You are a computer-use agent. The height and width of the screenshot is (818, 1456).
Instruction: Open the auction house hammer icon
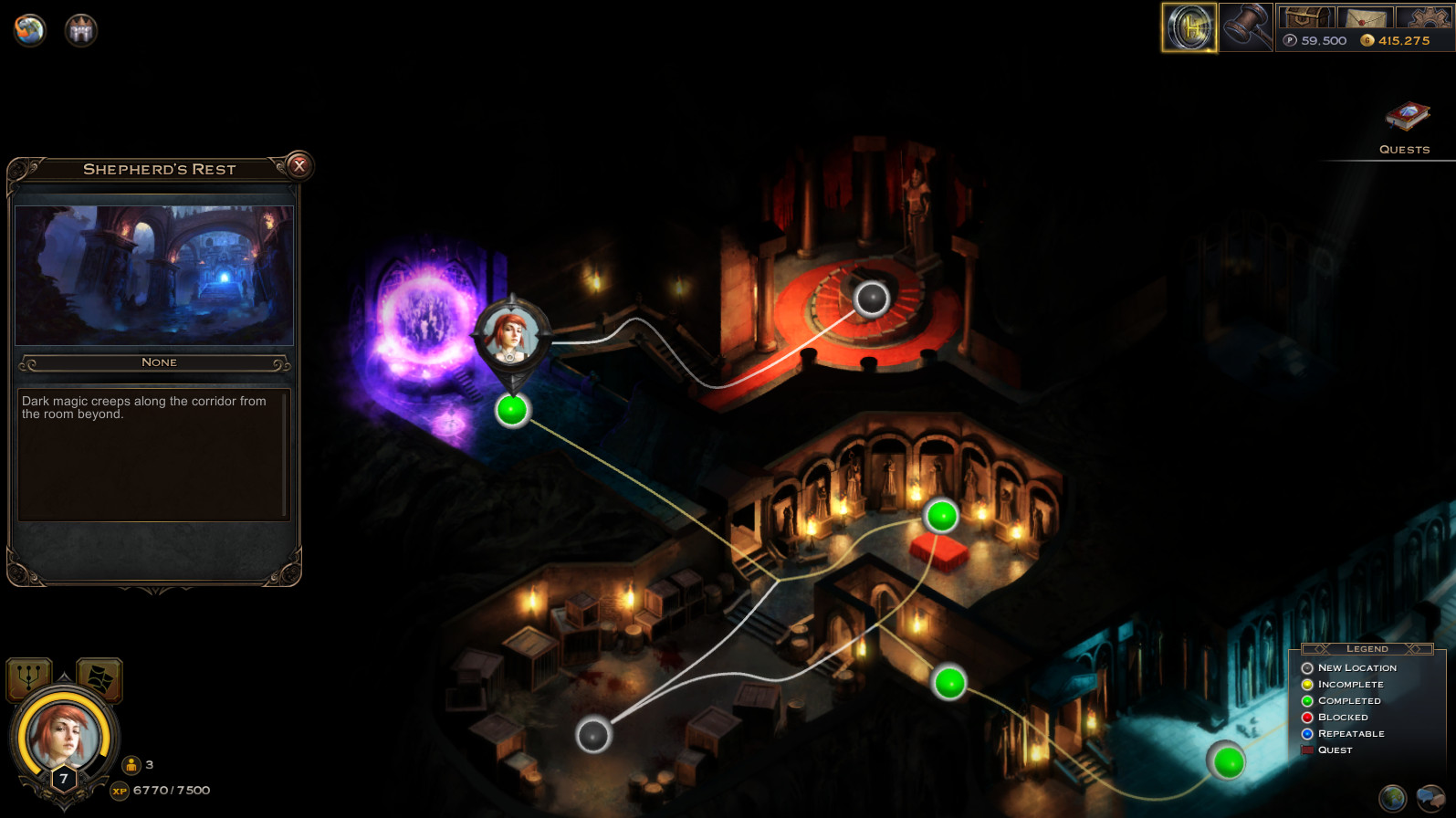pyautogui.click(x=1247, y=26)
